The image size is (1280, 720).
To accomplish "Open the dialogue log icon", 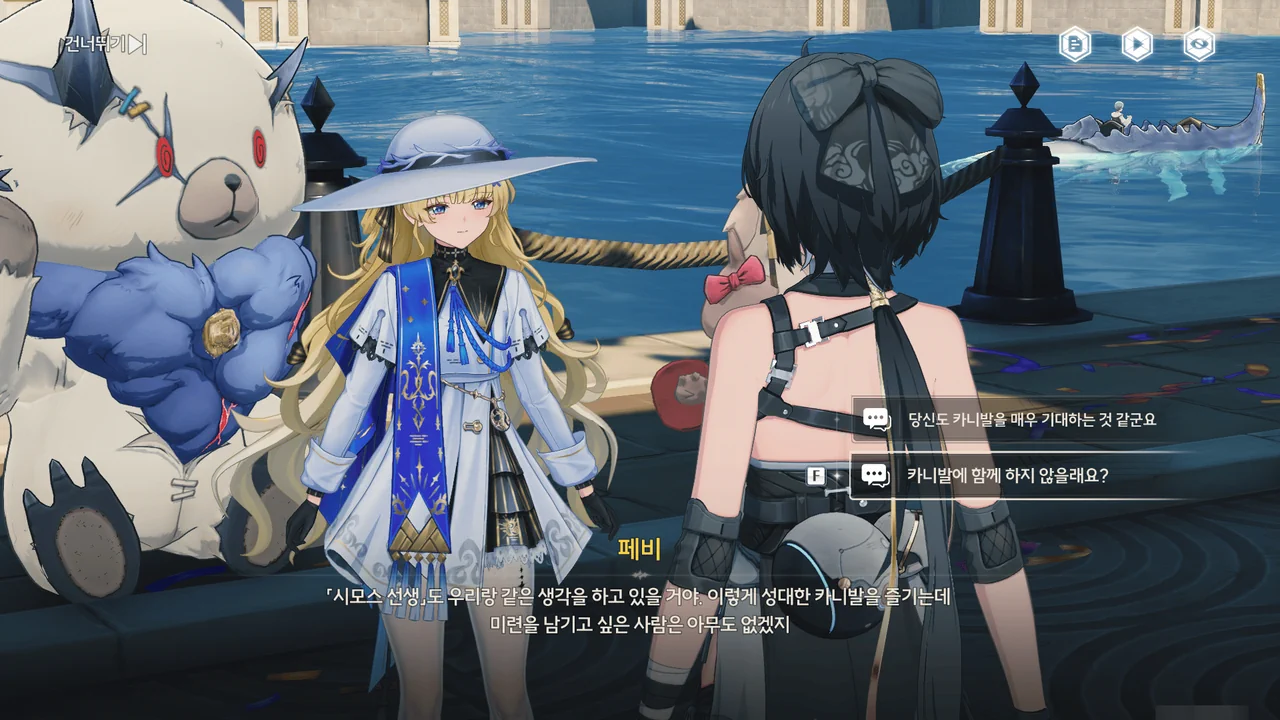I will (1075, 44).
